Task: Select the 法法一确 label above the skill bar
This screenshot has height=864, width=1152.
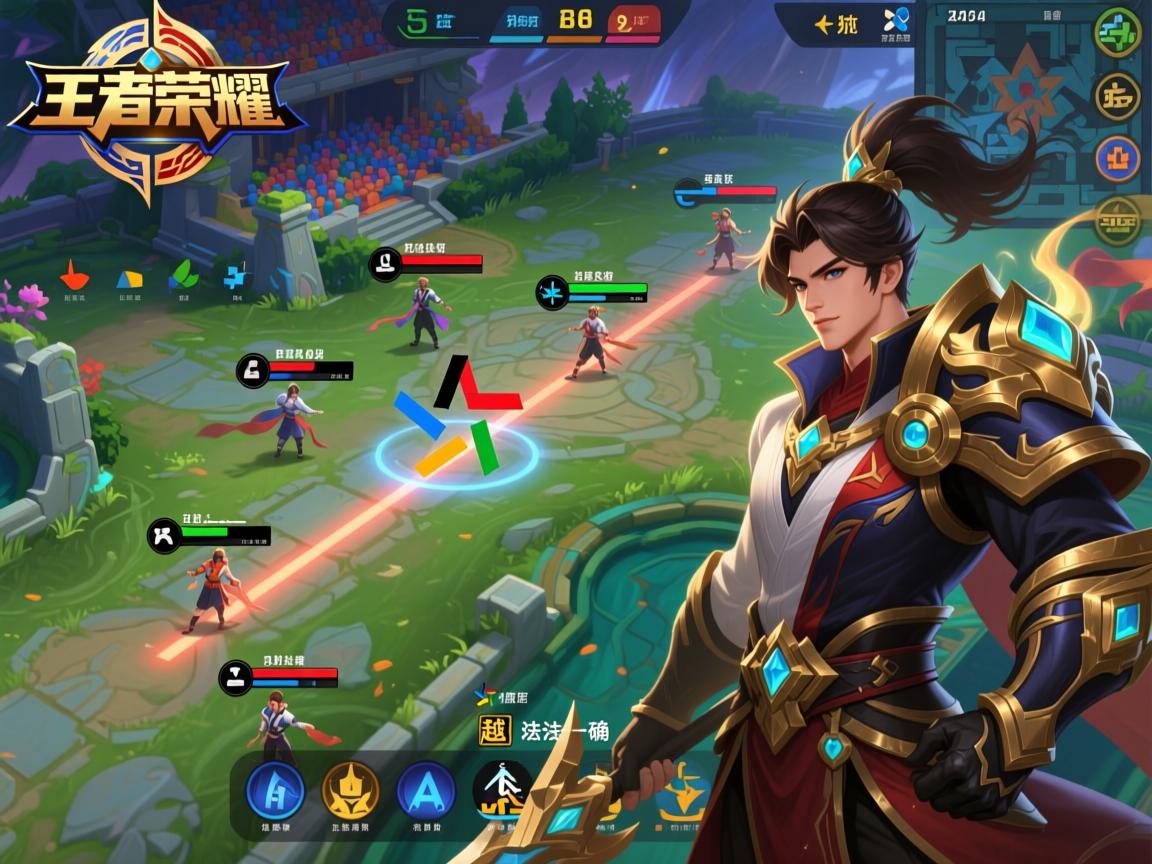Action: pyautogui.click(x=565, y=731)
